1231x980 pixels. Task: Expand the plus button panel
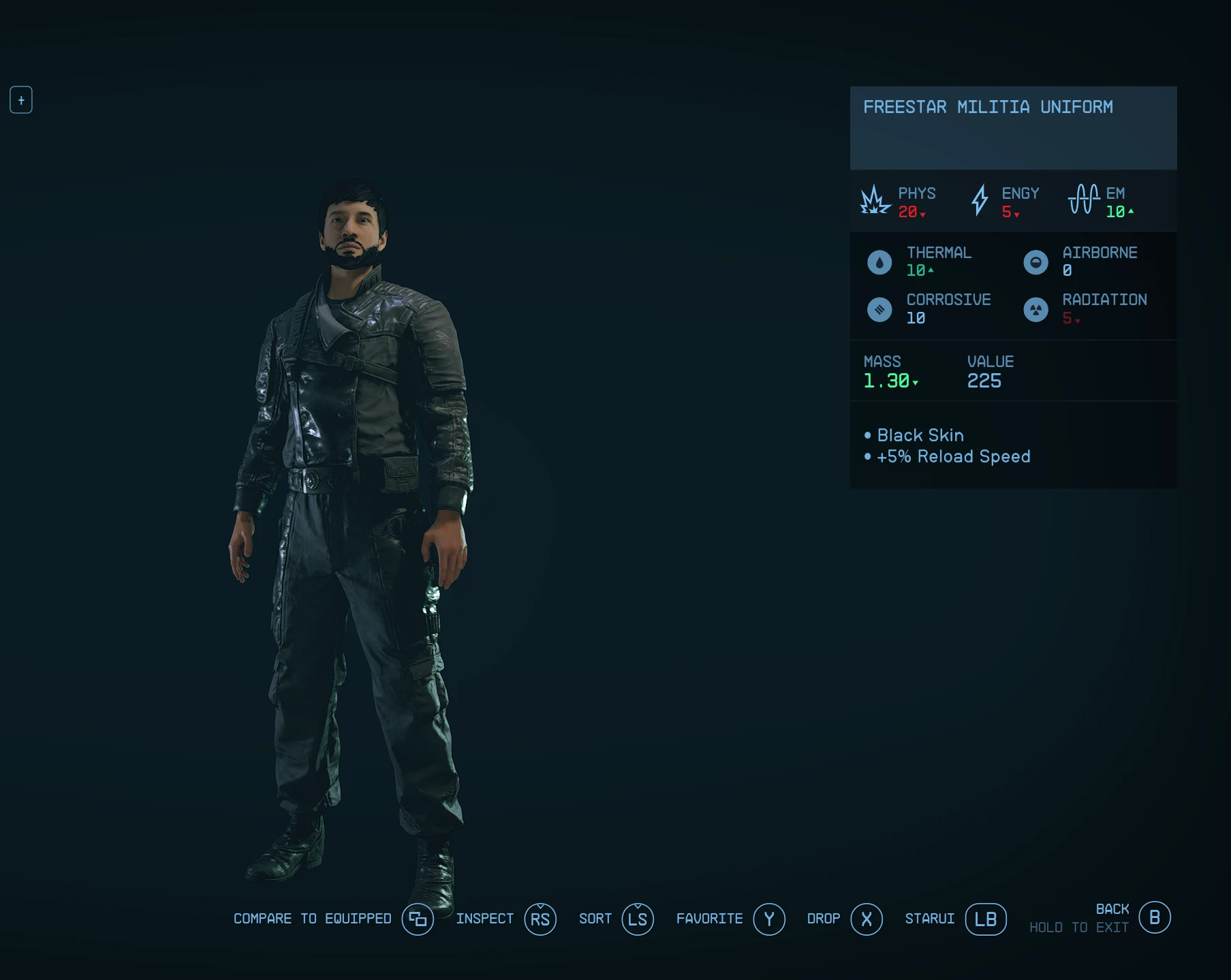tap(21, 100)
